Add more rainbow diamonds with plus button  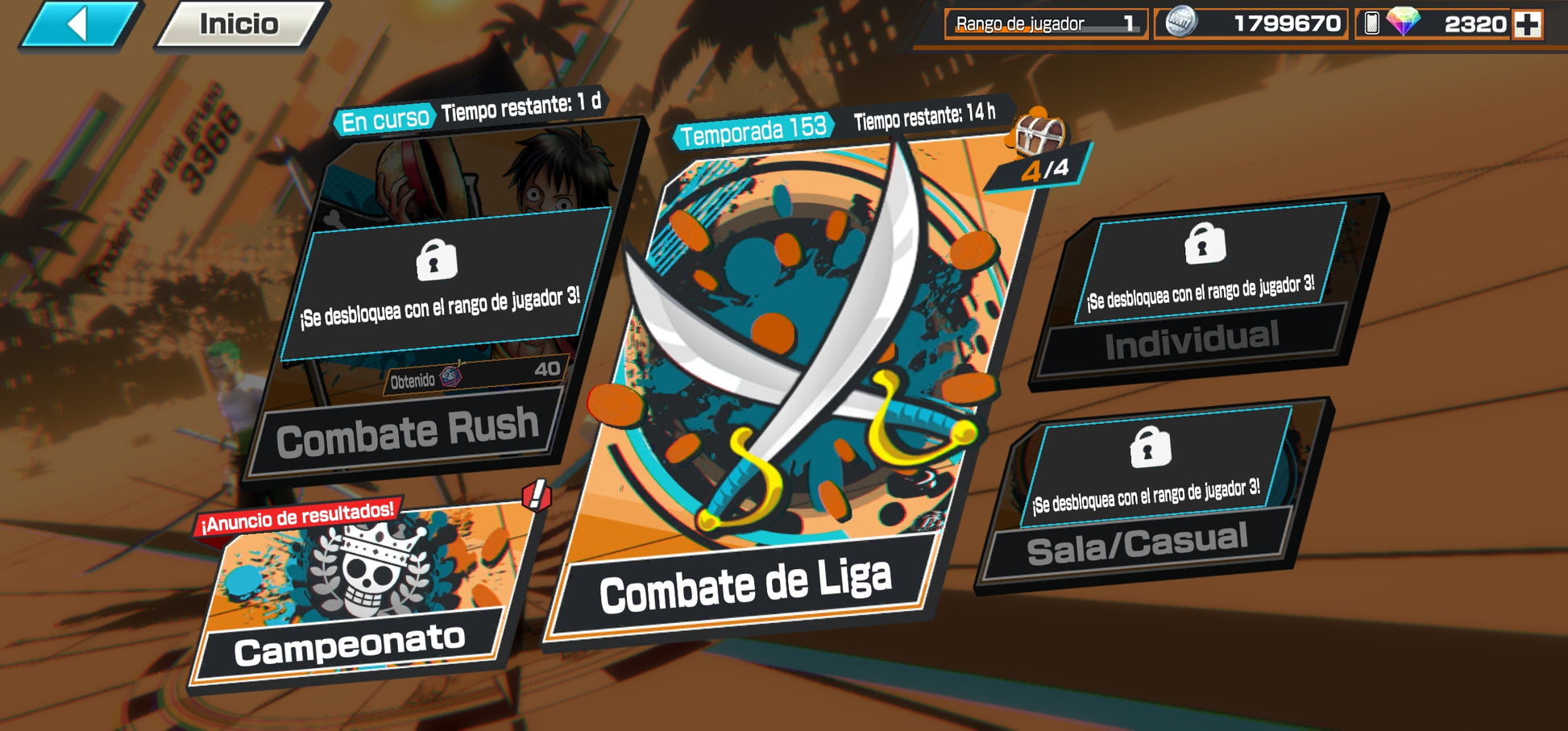1527,24
